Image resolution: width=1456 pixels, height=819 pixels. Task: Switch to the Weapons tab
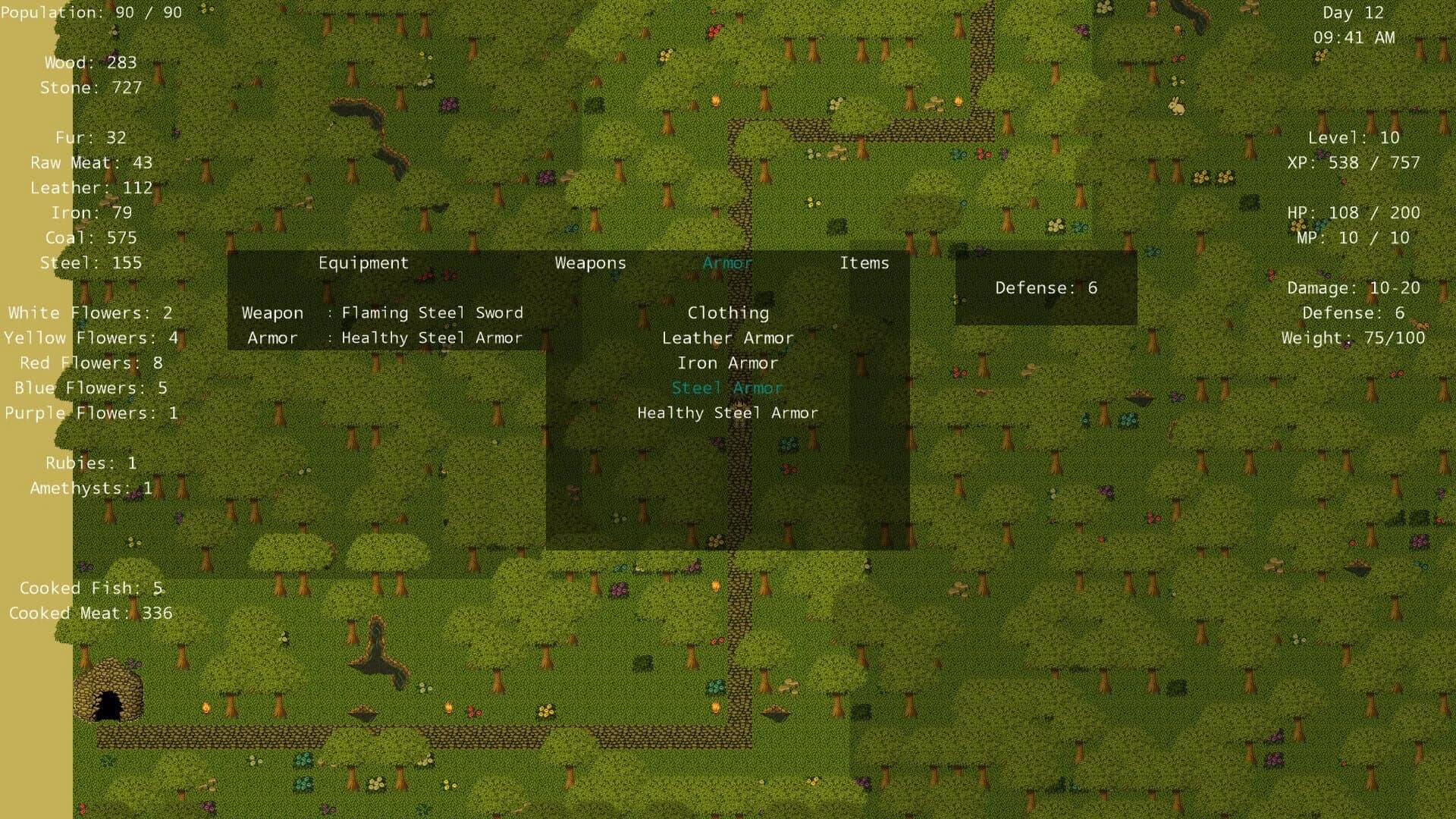click(x=591, y=263)
